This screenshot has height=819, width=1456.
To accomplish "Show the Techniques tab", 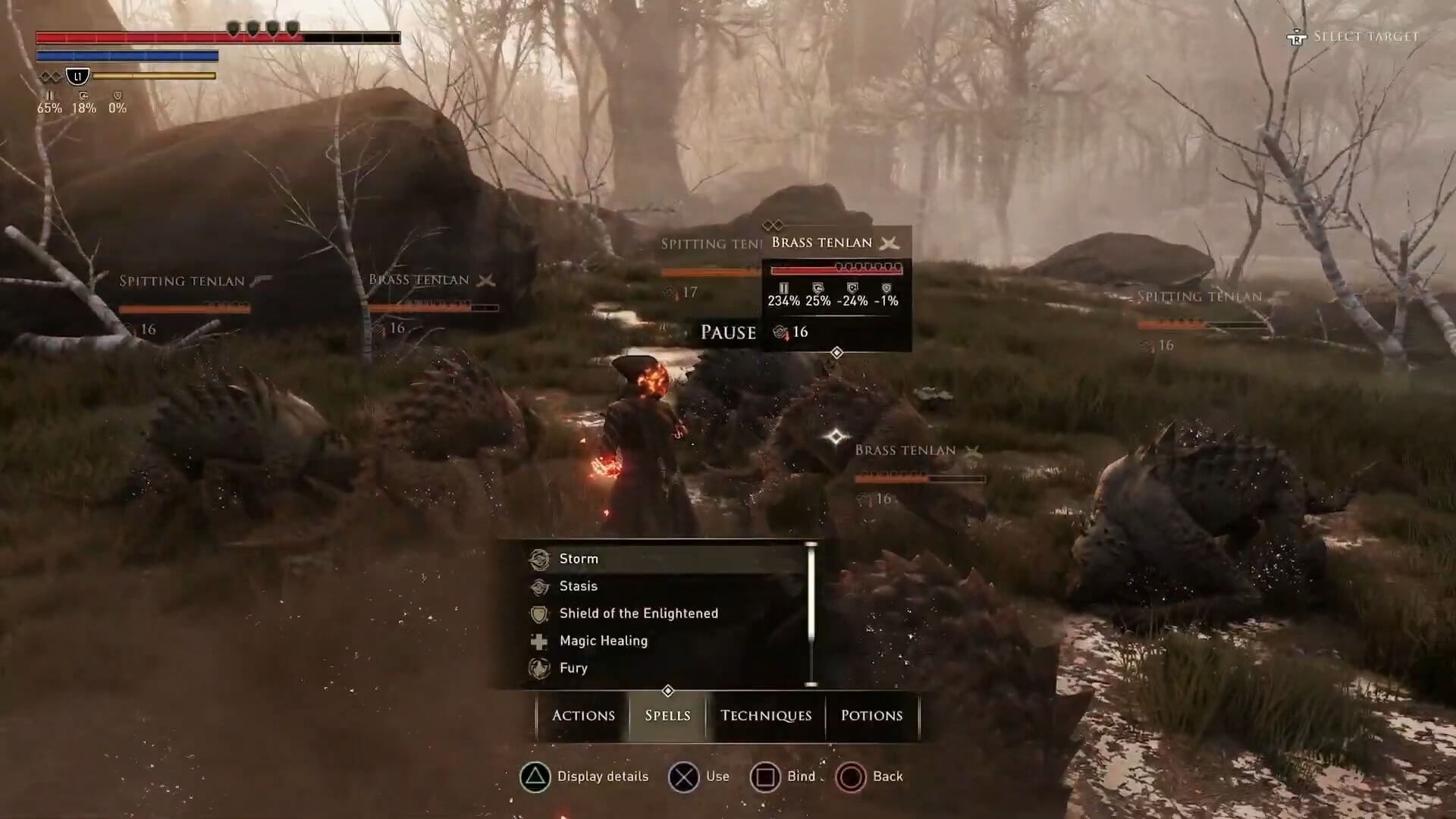I will pyautogui.click(x=765, y=715).
